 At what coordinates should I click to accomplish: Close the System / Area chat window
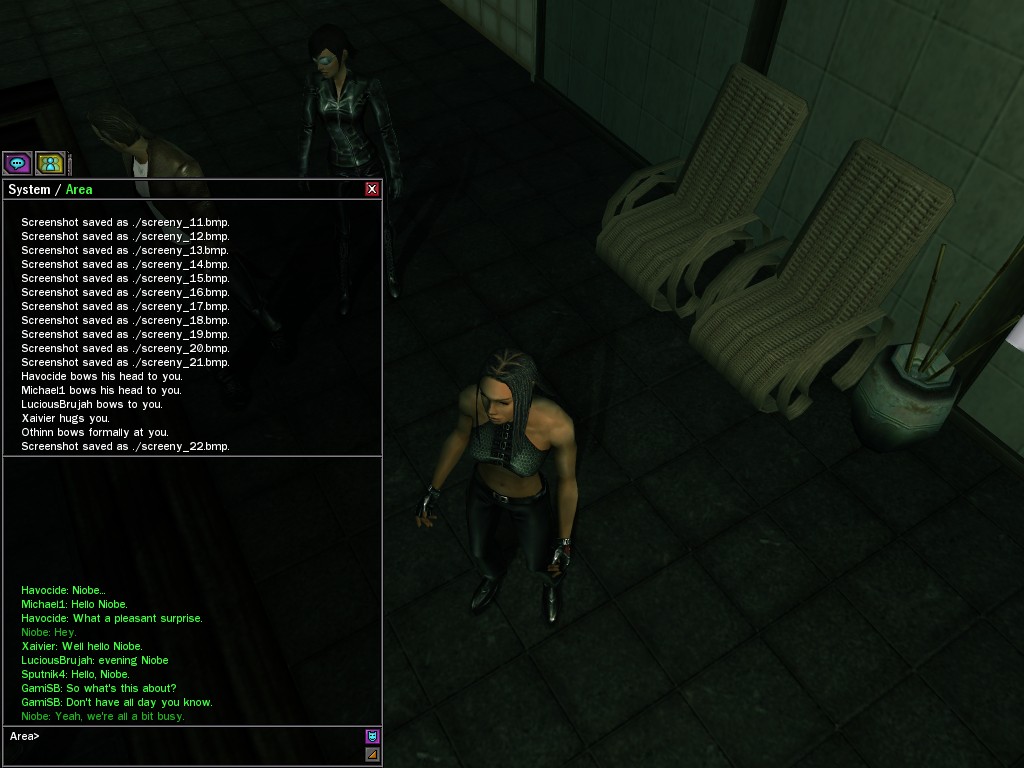(372, 189)
